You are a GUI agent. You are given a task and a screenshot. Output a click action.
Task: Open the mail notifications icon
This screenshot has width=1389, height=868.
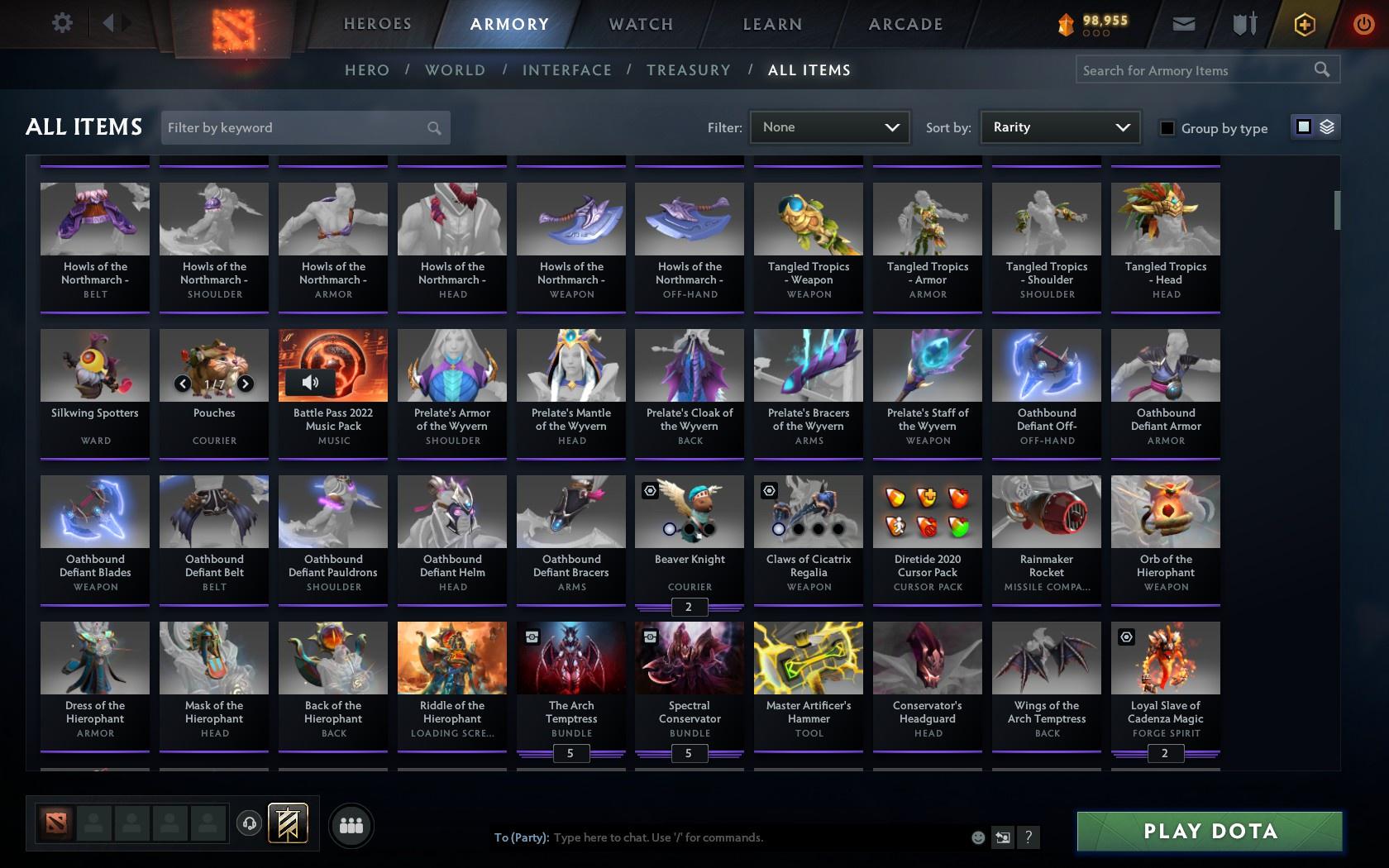click(x=1182, y=23)
